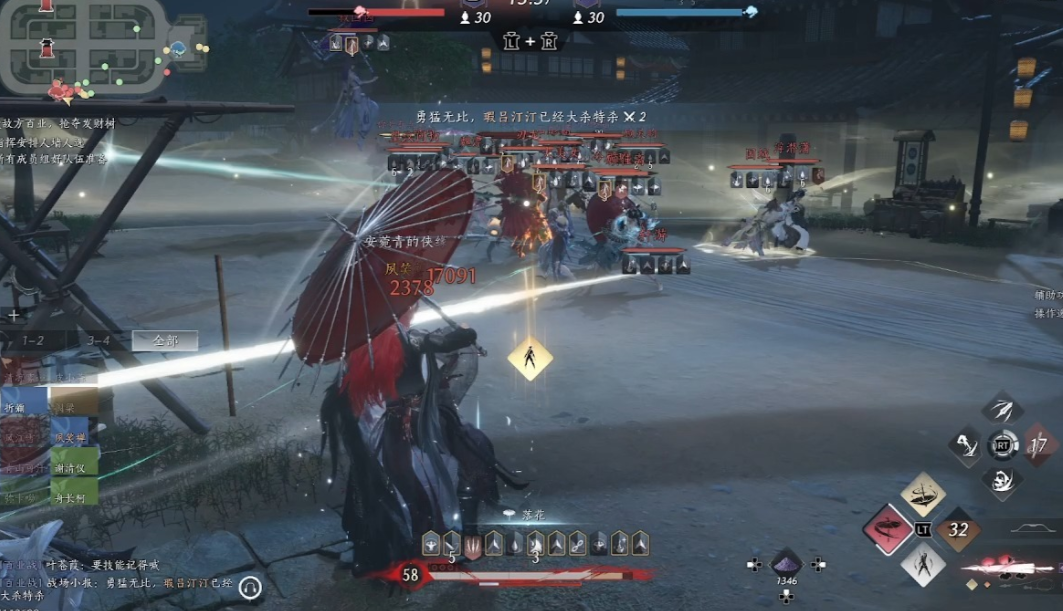The image size is (1063, 611).
Task: Trigger the brown skill on 32 cooldown
Action: 958,529
